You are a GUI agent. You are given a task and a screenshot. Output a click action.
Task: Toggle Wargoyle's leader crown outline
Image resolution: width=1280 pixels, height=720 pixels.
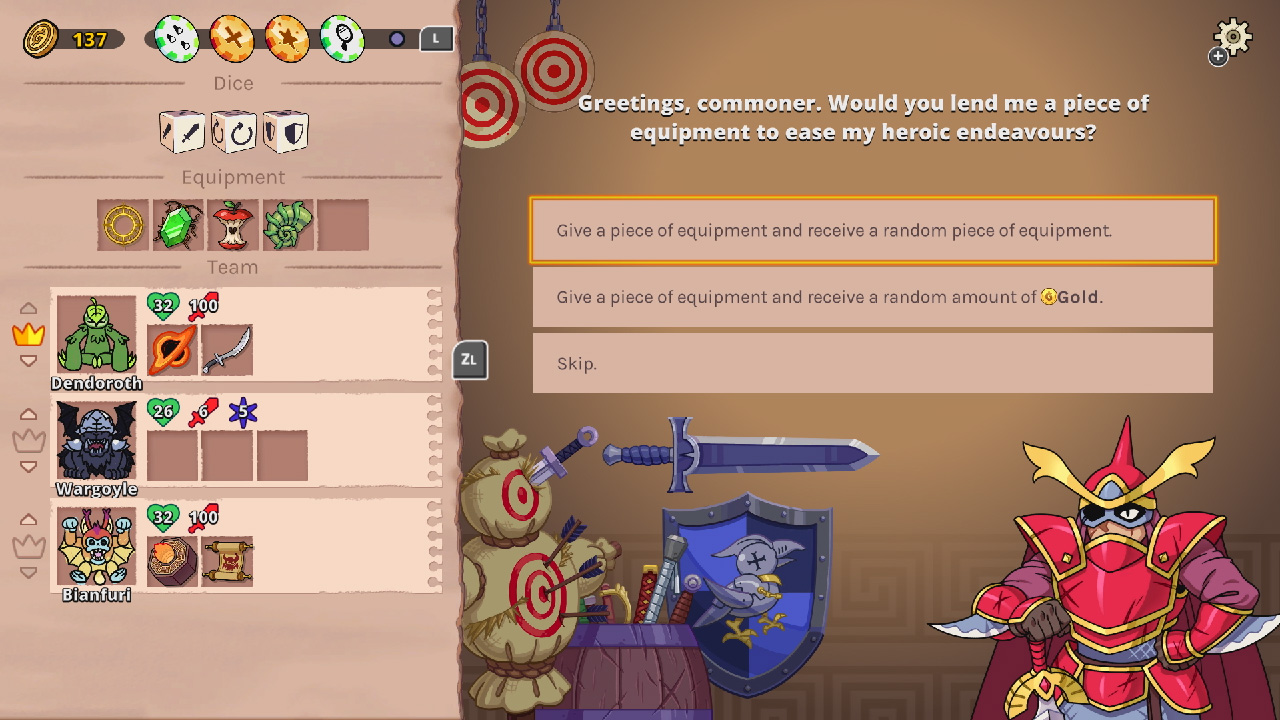coord(29,438)
